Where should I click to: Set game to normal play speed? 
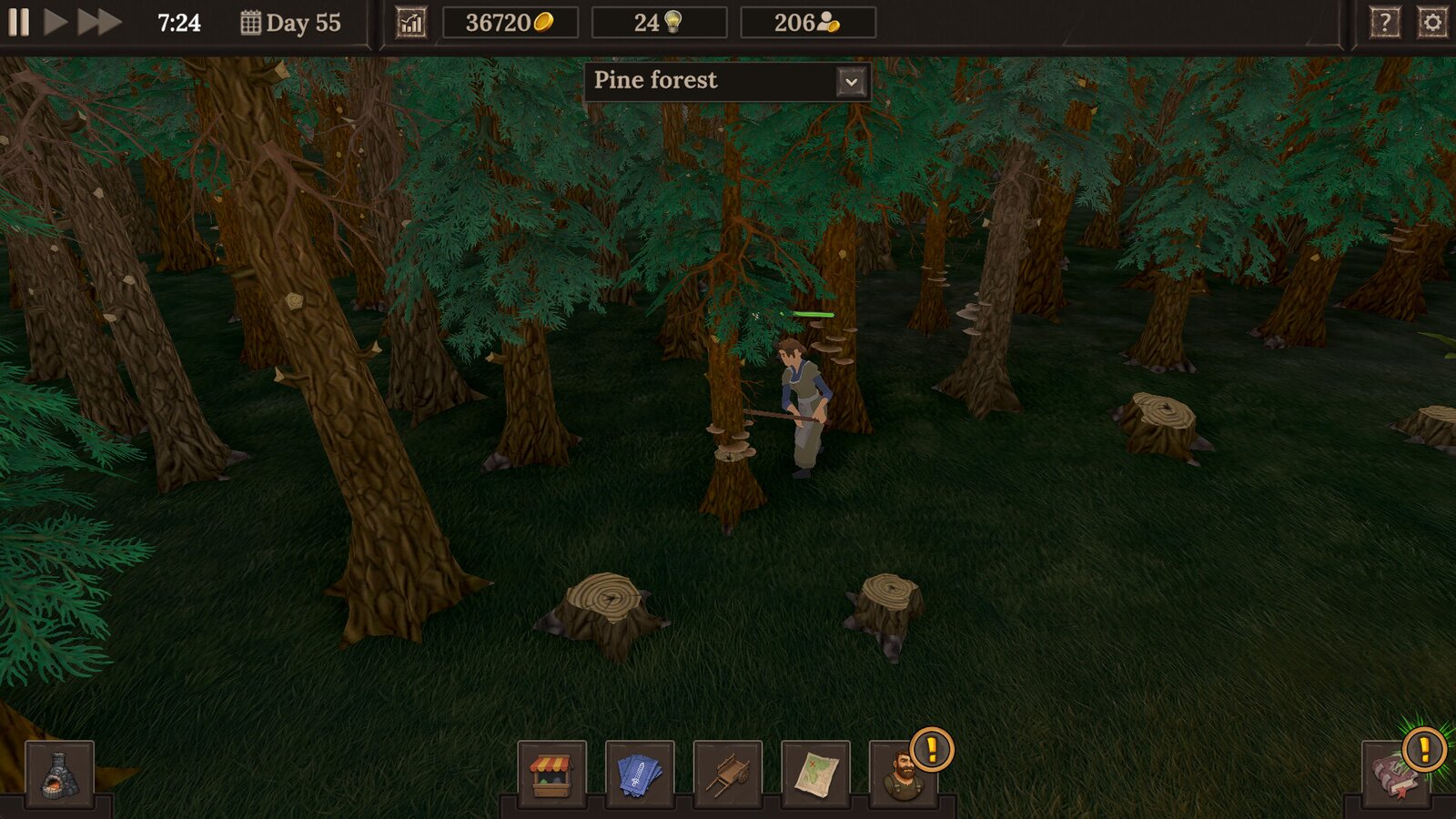tap(56, 22)
